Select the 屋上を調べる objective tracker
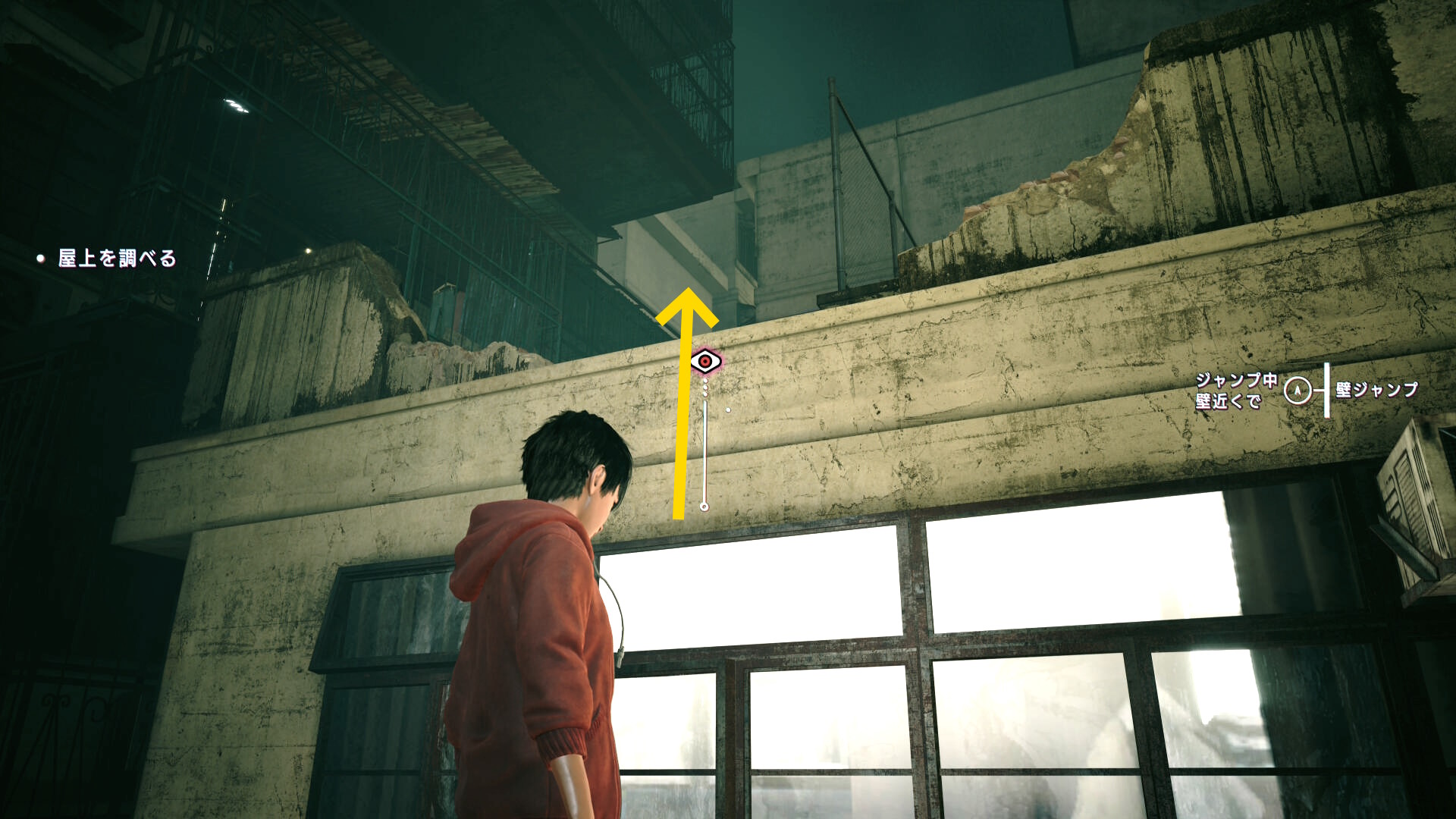The image size is (1456, 819). coord(117,259)
